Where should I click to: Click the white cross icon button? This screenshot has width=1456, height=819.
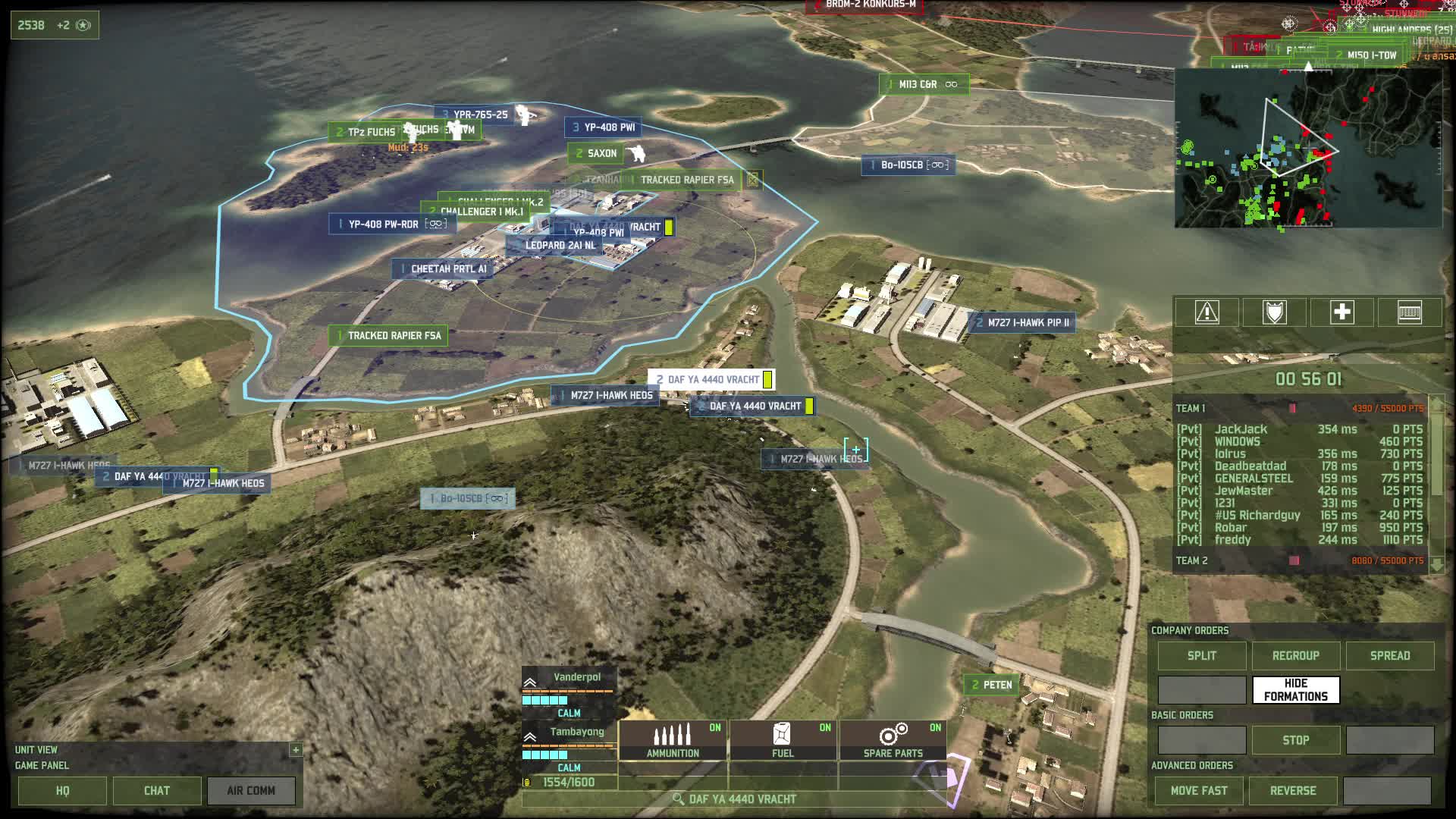pos(1341,312)
